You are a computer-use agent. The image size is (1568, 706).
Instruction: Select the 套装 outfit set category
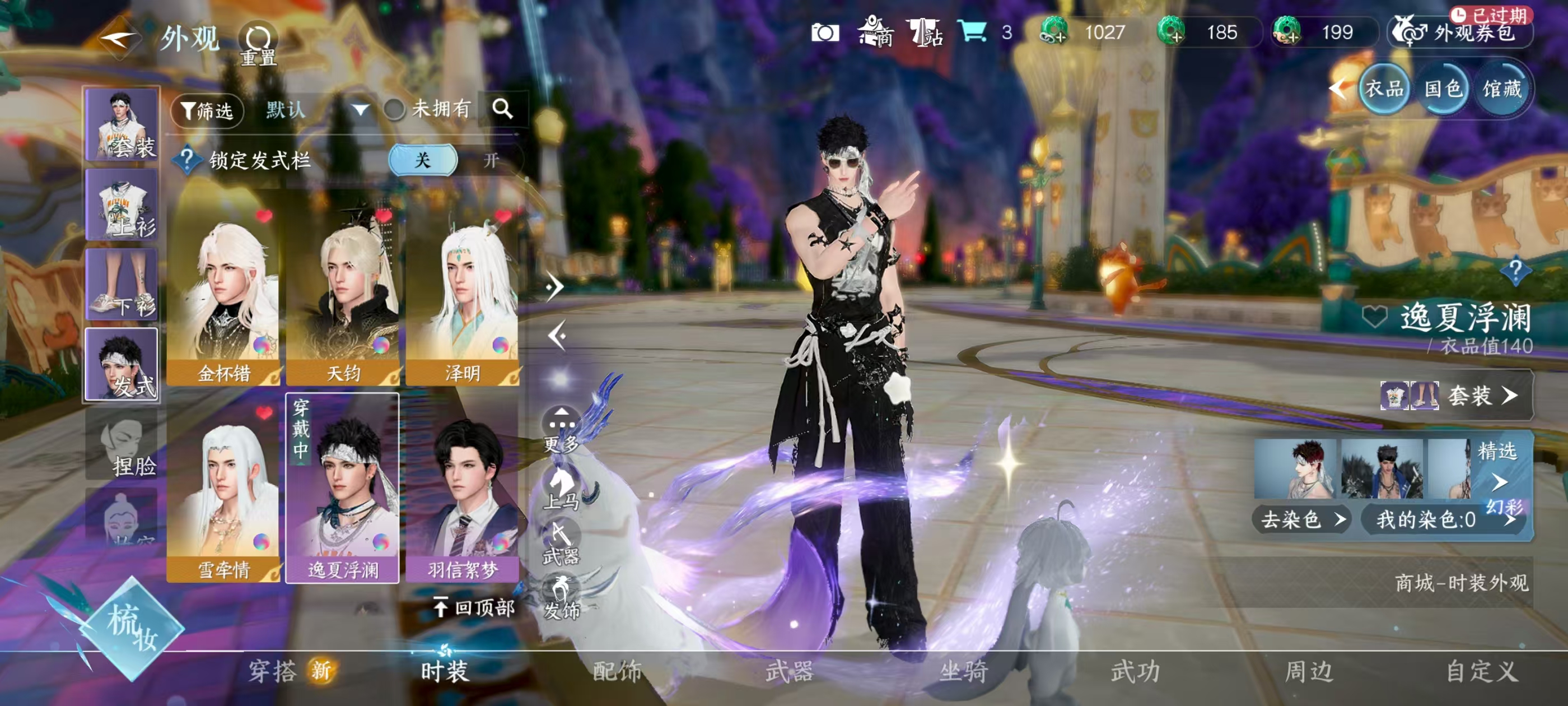click(x=122, y=124)
